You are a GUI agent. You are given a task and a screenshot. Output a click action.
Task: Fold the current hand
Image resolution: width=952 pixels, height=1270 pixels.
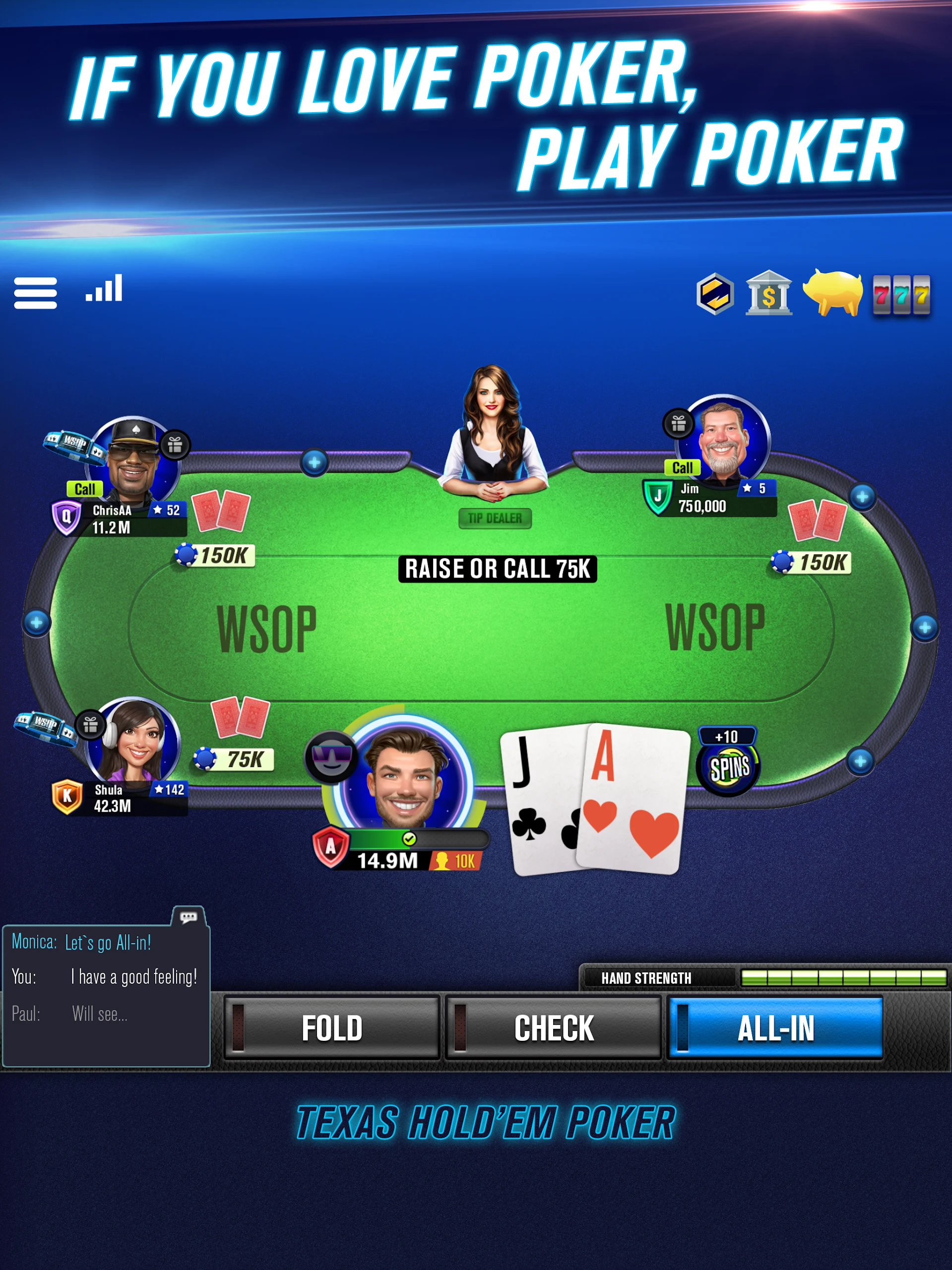click(331, 1028)
